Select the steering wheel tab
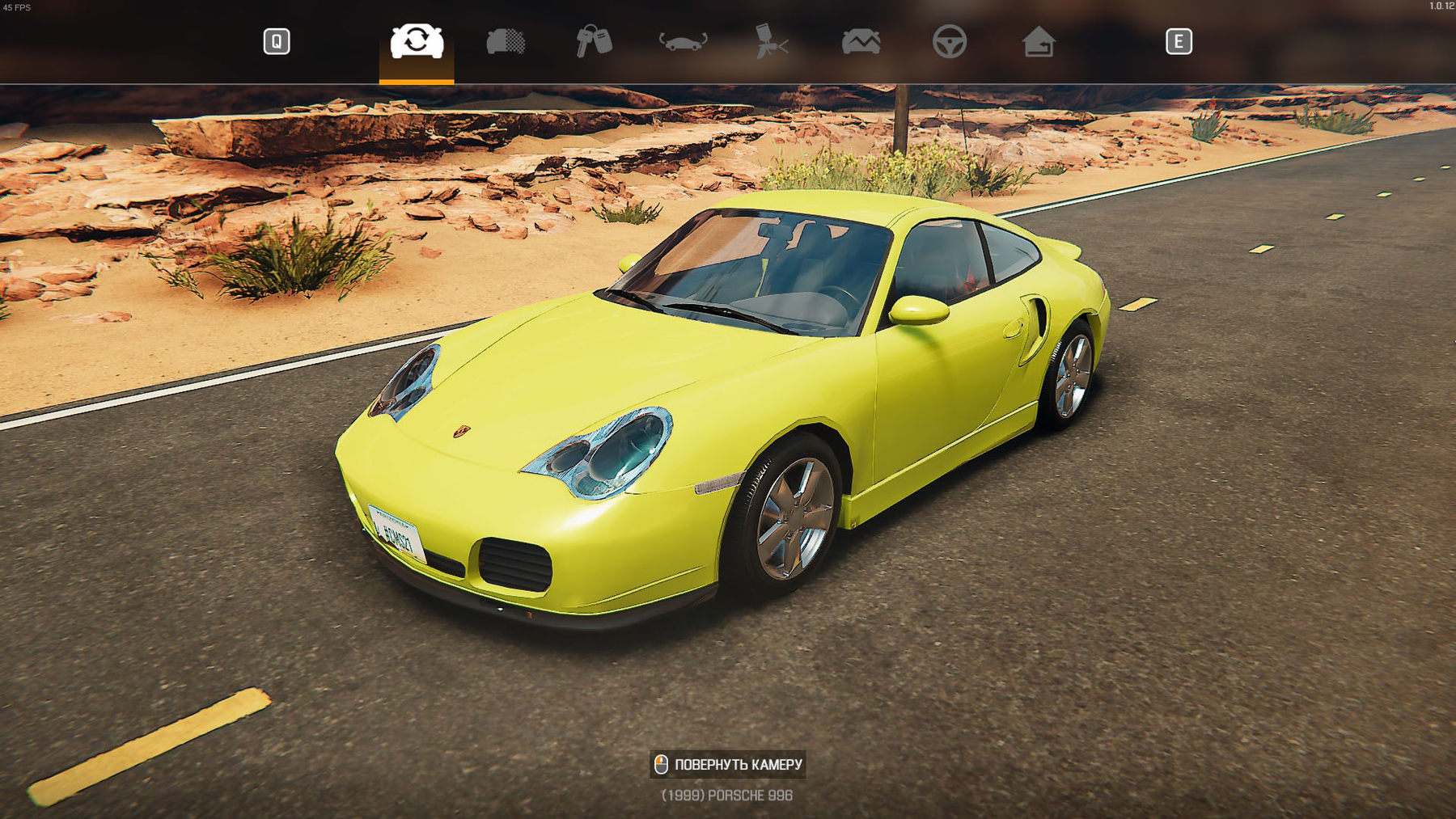 (x=949, y=41)
